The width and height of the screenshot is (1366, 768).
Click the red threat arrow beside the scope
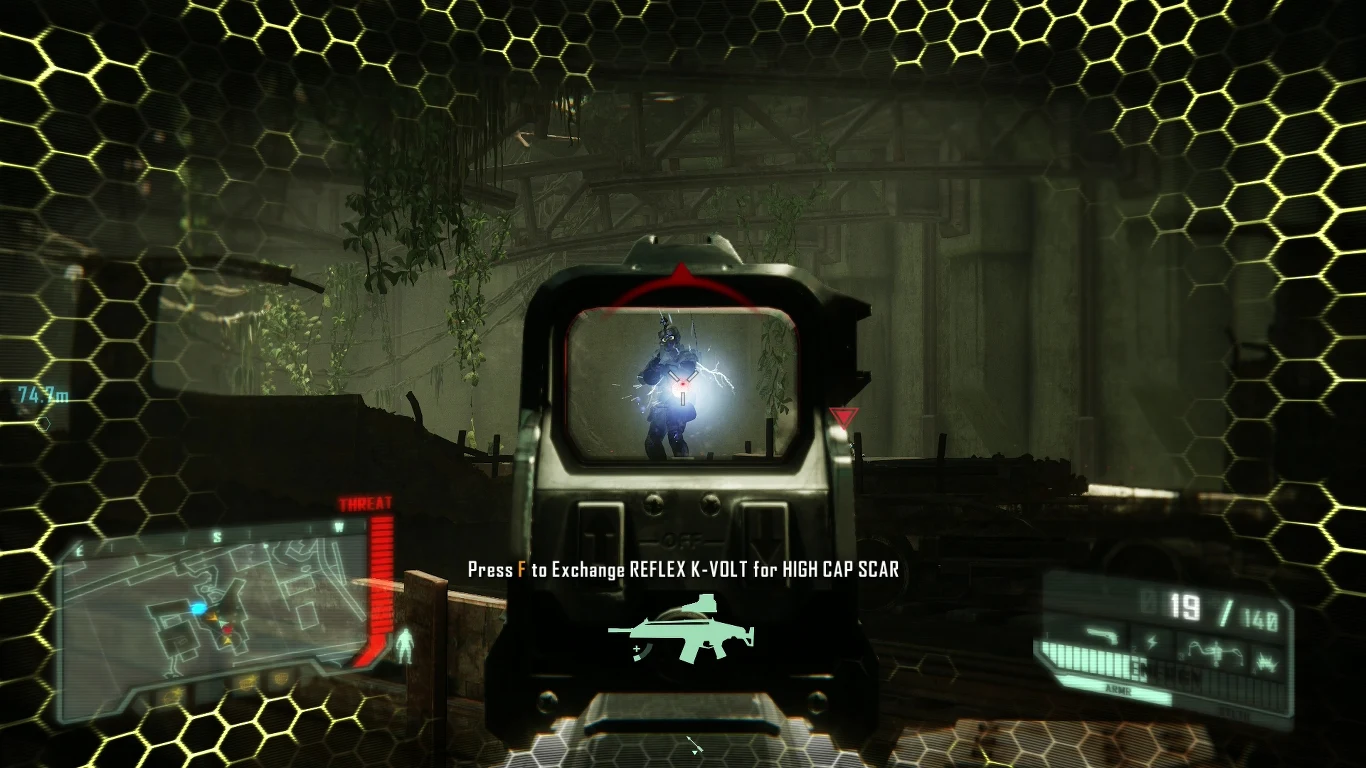tap(845, 416)
